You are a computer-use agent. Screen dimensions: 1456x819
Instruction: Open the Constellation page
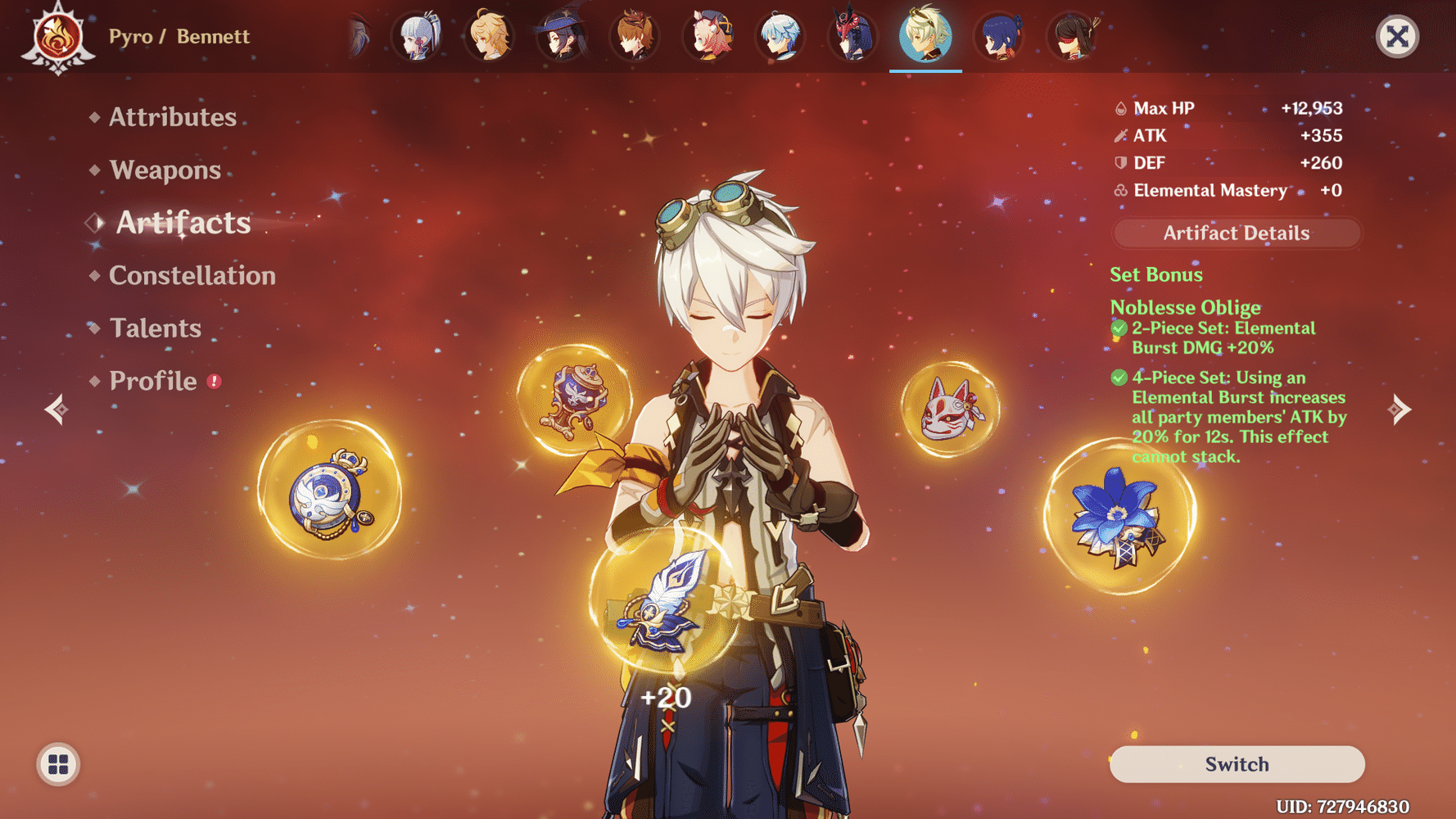coord(192,276)
